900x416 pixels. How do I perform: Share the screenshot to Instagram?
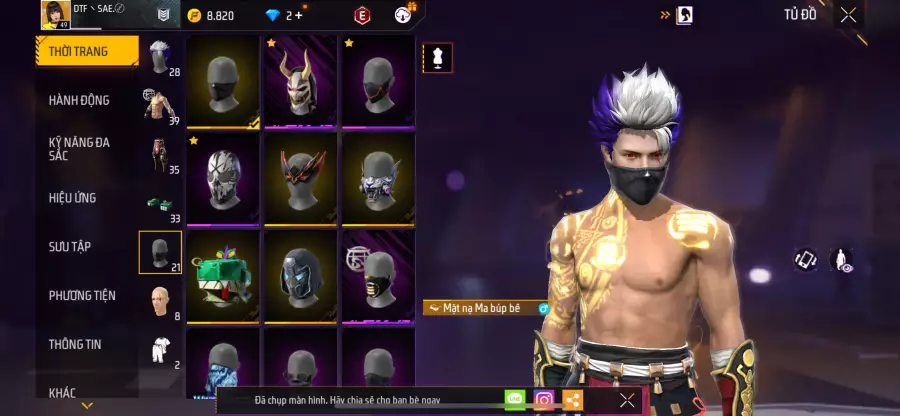click(544, 400)
